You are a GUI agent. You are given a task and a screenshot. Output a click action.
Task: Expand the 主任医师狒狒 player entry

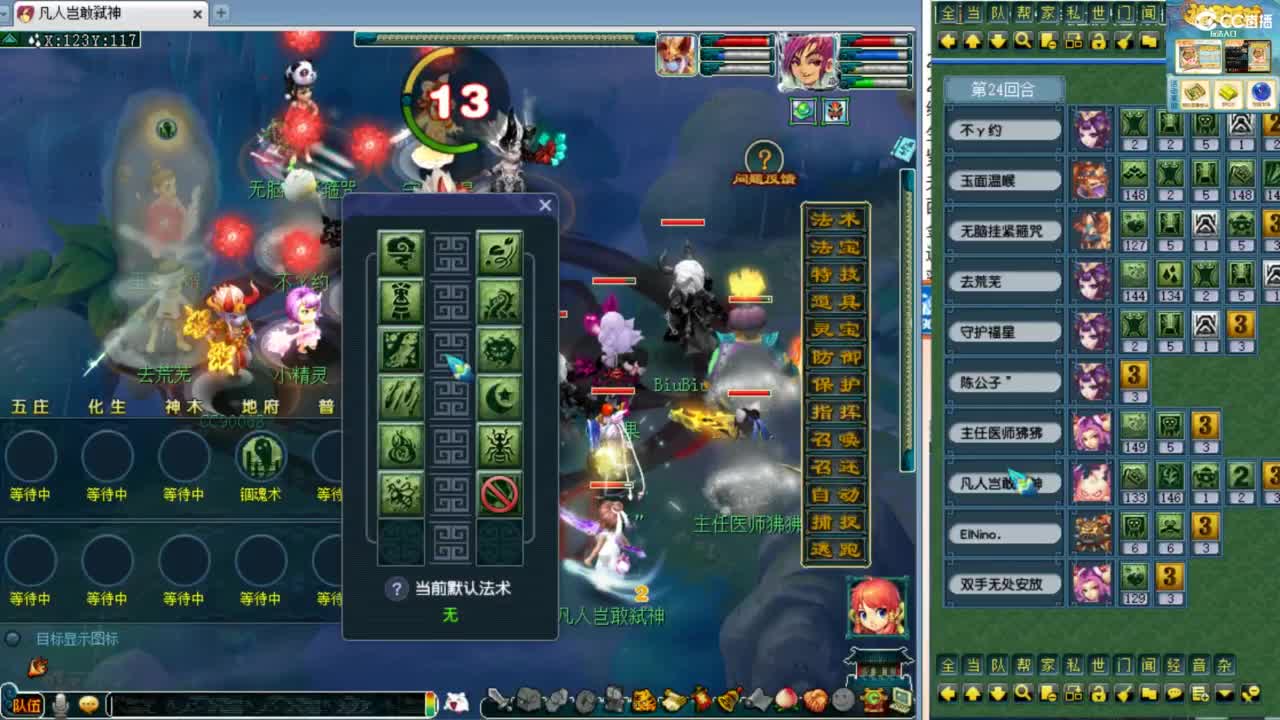coord(1003,433)
